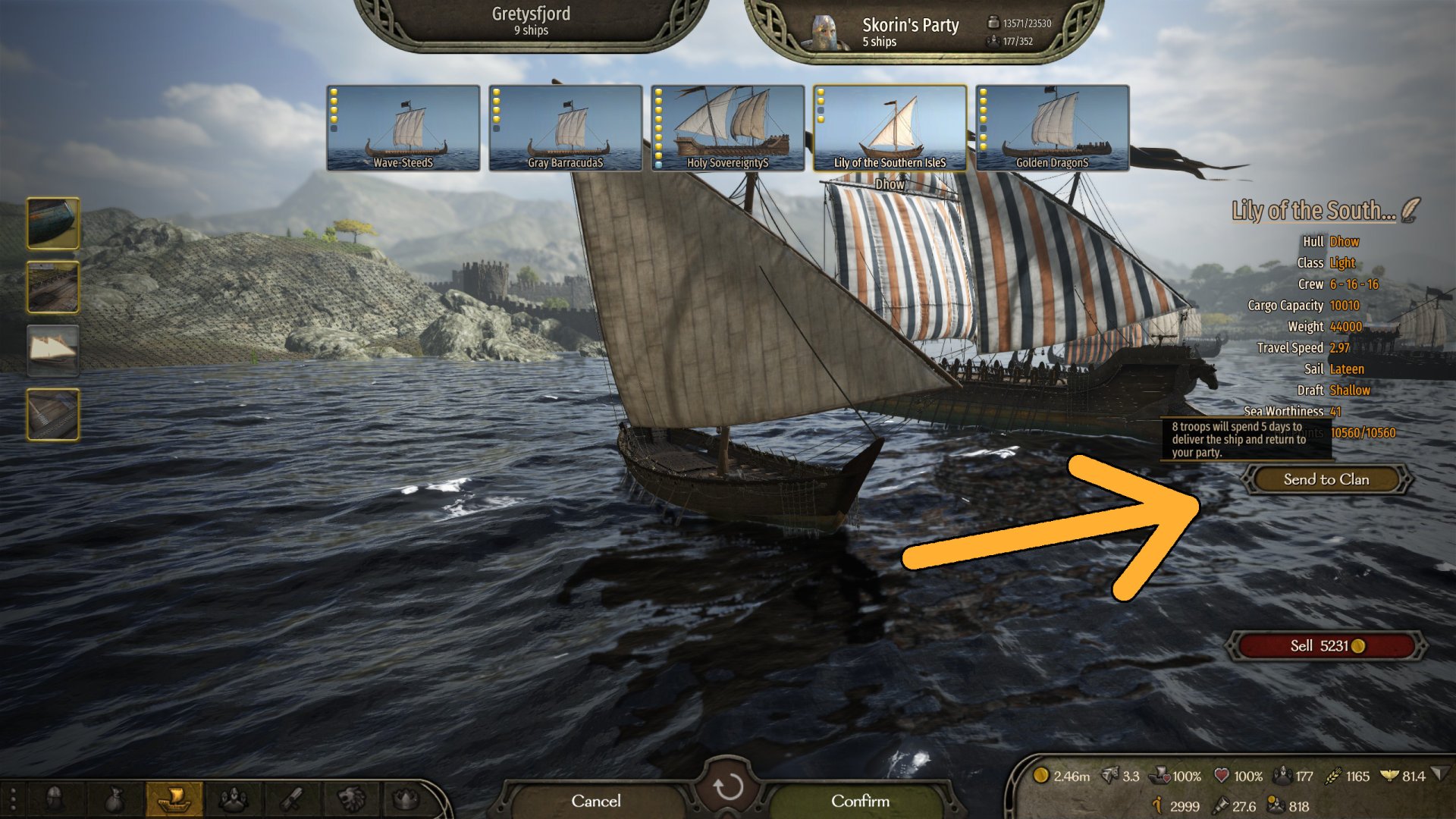The width and height of the screenshot is (1456, 819).
Task: Rename the ship with the quill icon
Action: [x=1410, y=210]
